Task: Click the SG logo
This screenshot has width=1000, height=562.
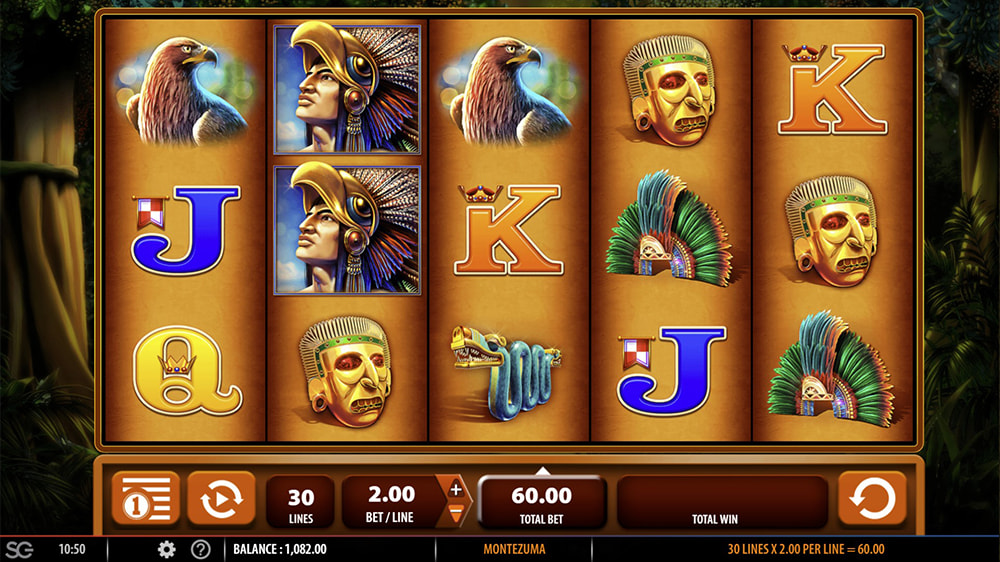Action: click(19, 549)
